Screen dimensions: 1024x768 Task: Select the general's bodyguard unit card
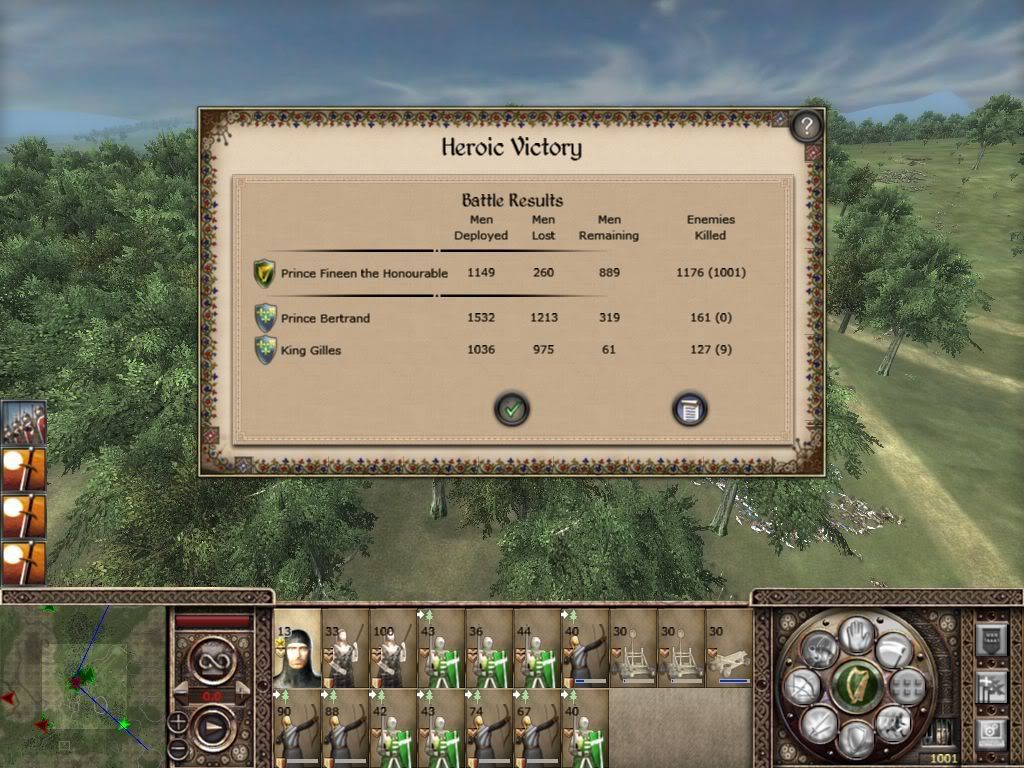[x=297, y=649]
